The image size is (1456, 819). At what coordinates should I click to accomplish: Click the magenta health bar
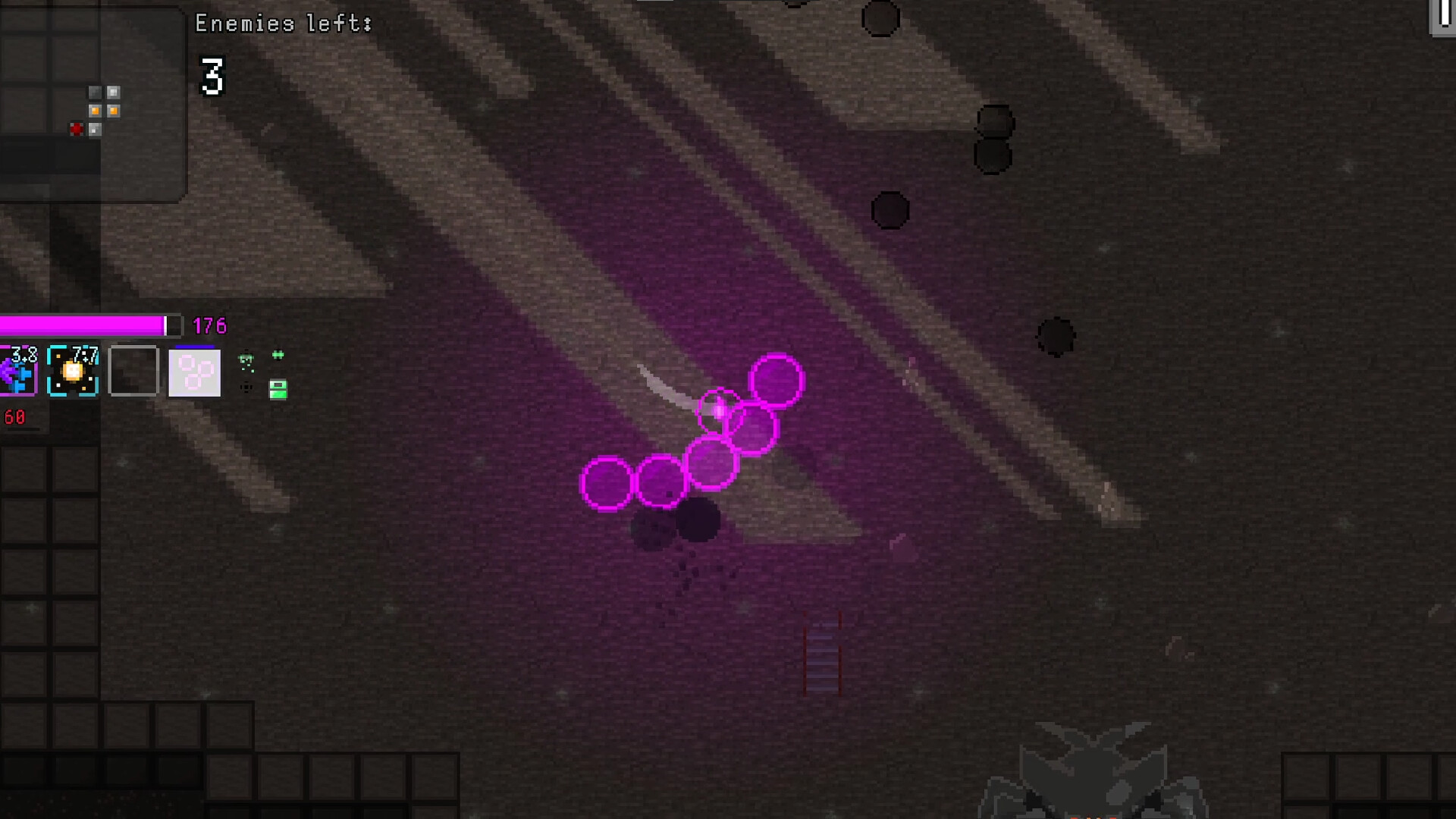click(83, 325)
